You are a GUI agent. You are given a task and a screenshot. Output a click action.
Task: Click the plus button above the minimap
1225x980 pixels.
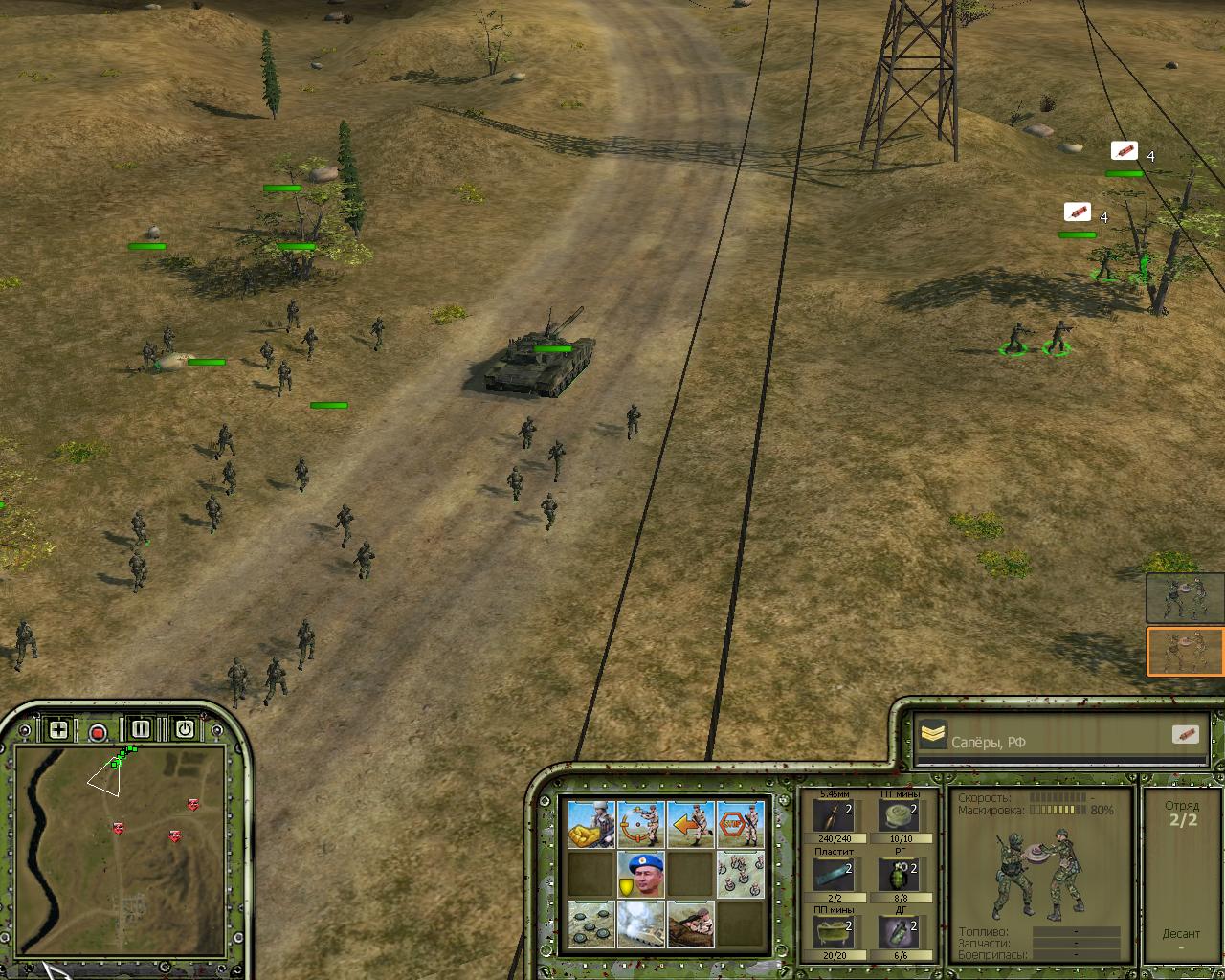[58, 730]
